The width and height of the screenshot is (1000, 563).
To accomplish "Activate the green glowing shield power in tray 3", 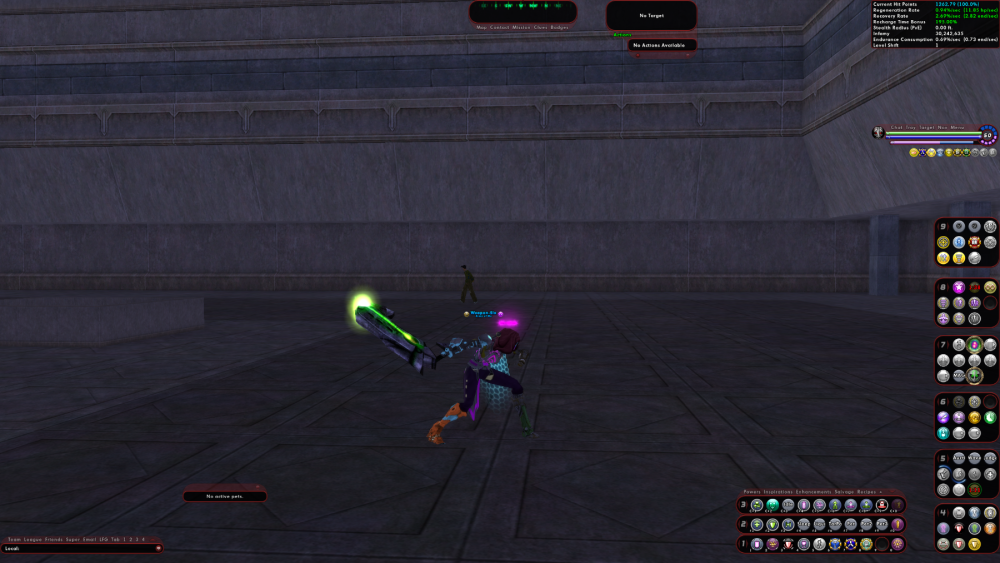I will [772, 505].
